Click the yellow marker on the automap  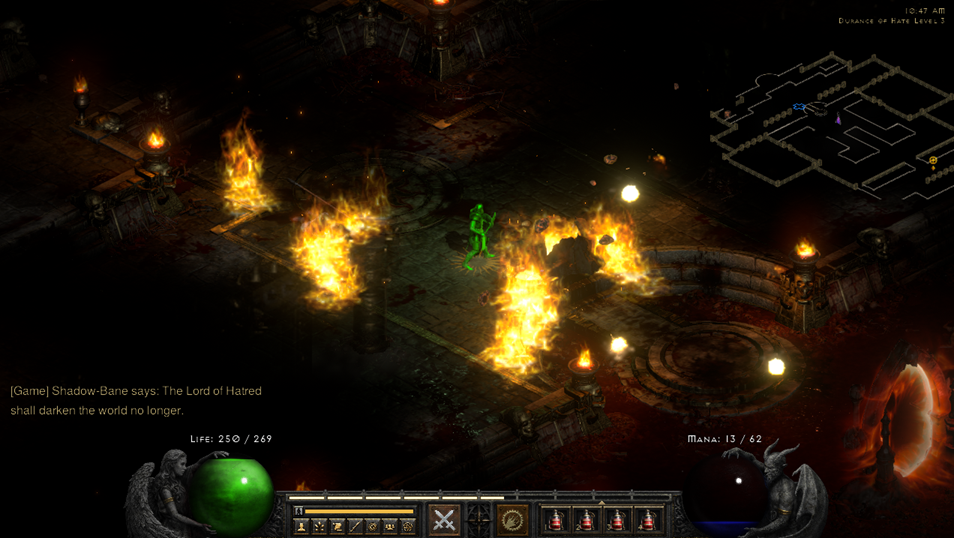click(933, 160)
